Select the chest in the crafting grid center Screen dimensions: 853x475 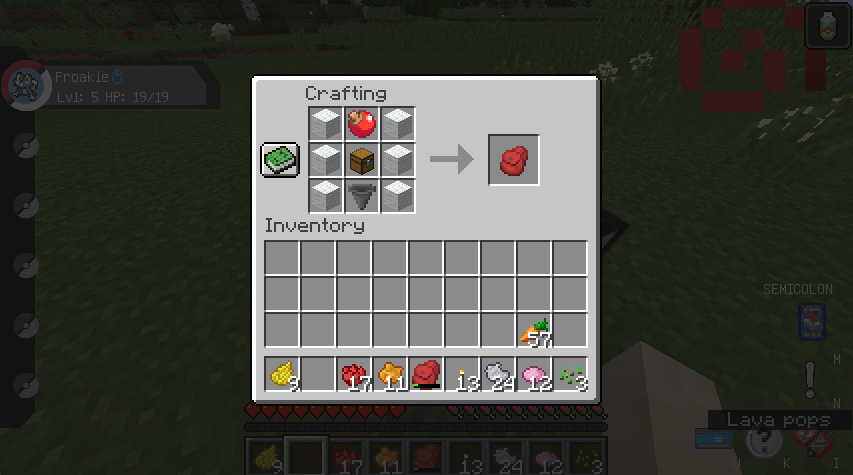[361, 160]
